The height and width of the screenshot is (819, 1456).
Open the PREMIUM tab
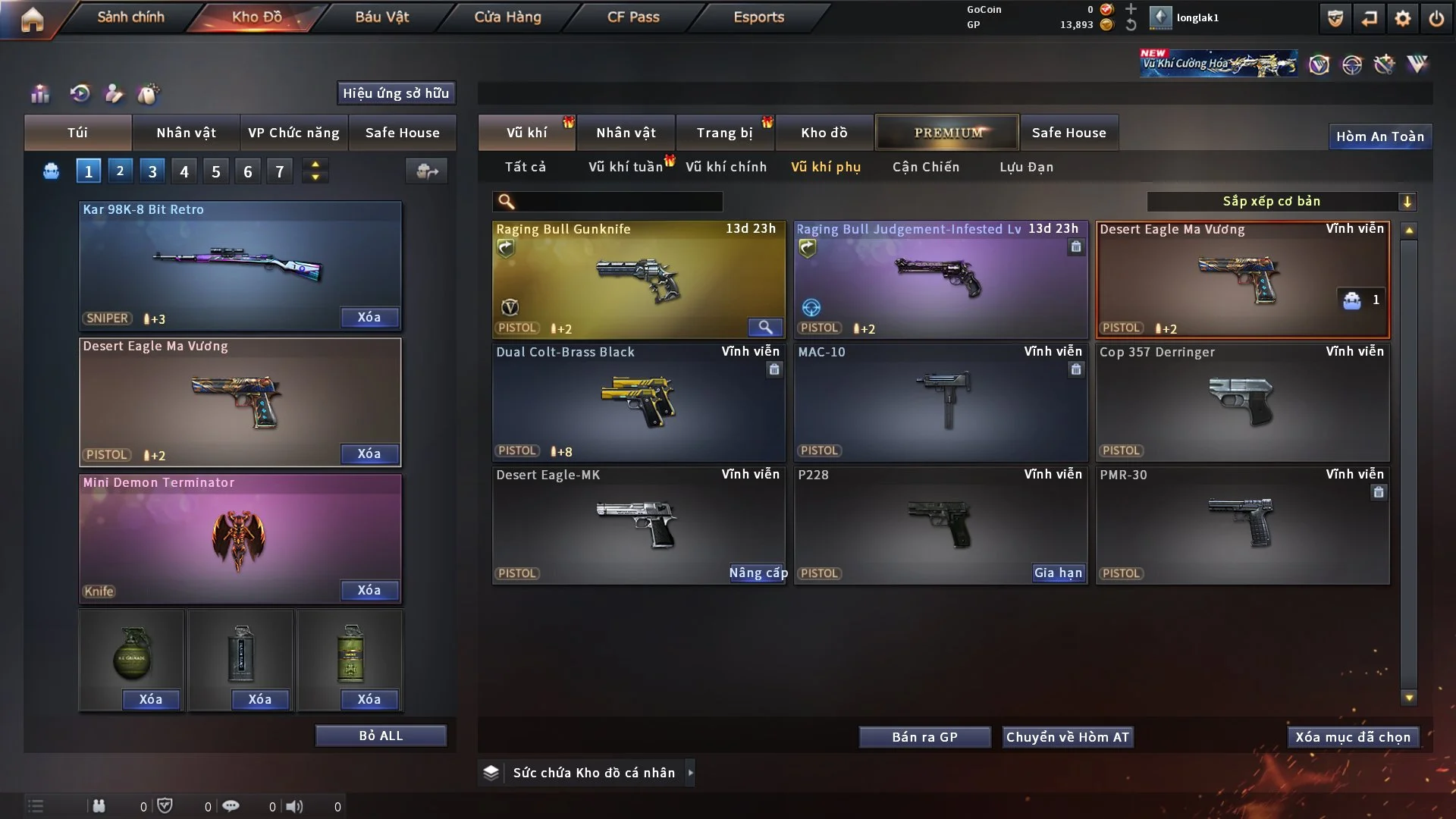point(947,133)
